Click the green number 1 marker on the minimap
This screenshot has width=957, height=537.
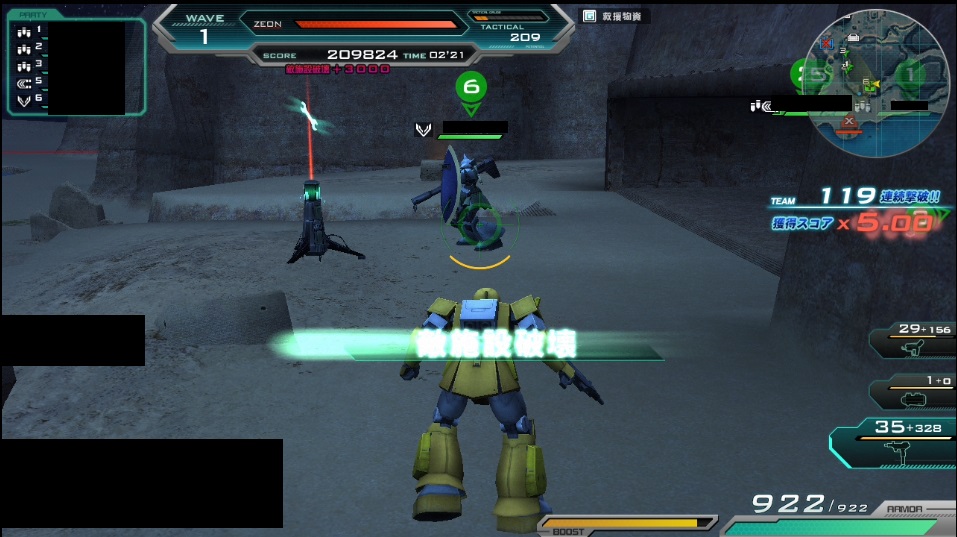(x=911, y=72)
